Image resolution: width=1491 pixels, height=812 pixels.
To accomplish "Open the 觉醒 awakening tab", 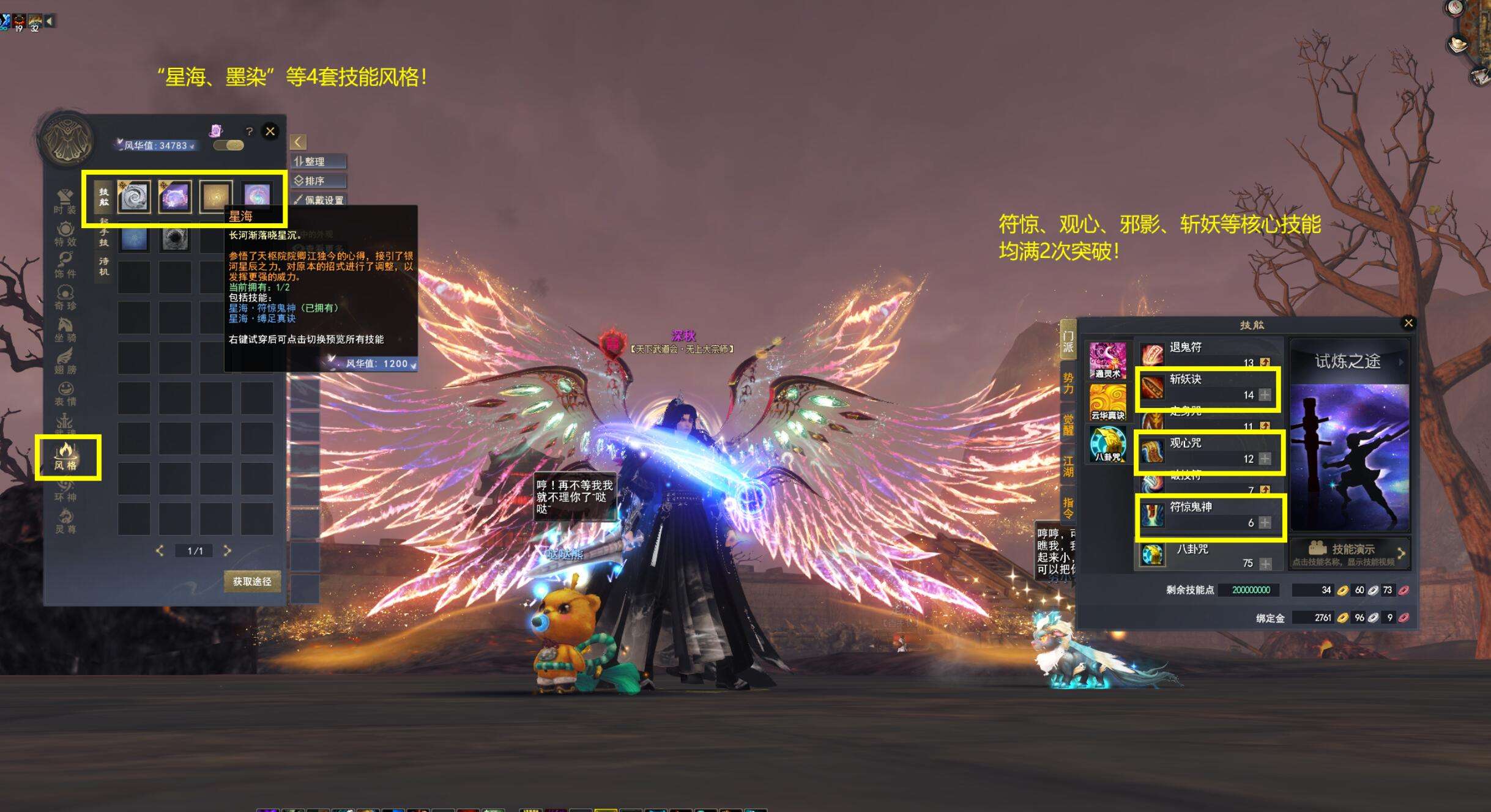I will (x=1068, y=425).
